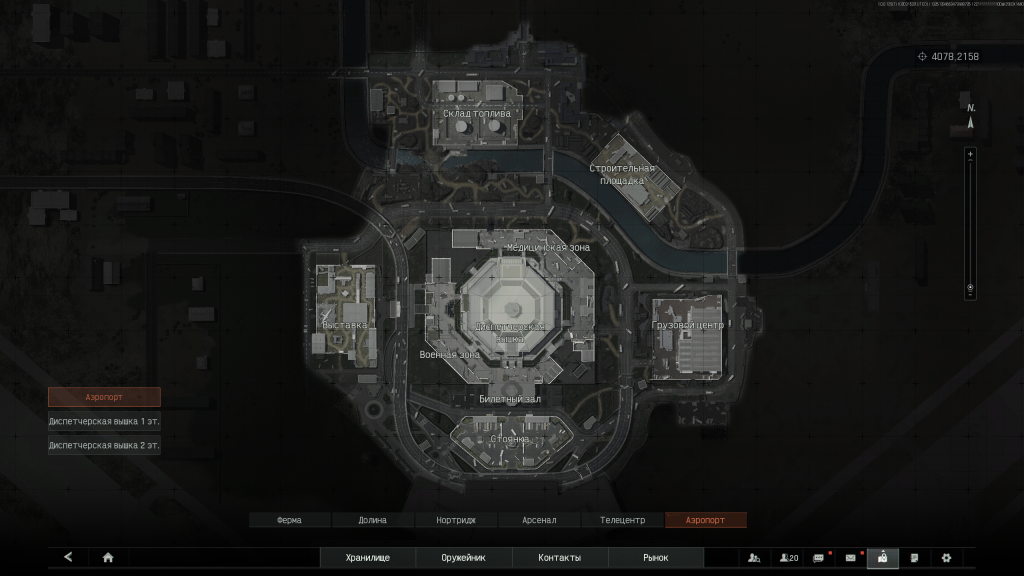Select the Аэропорт floor level button

coord(104,397)
